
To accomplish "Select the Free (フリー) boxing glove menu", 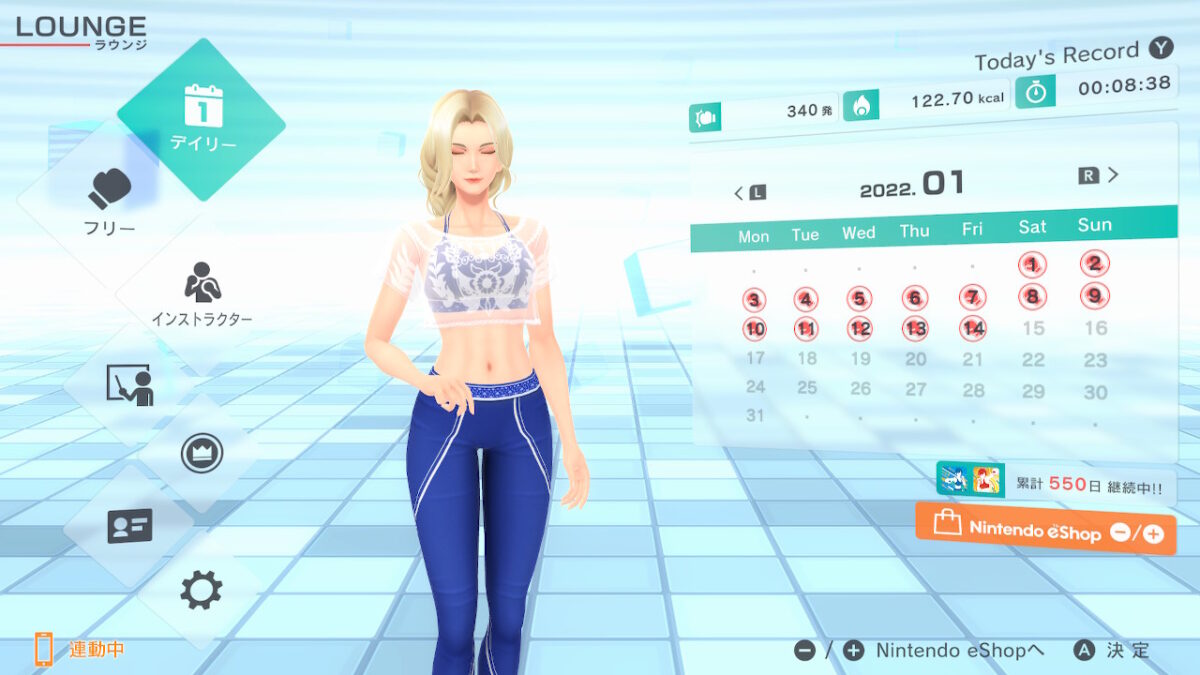I will (110, 200).
